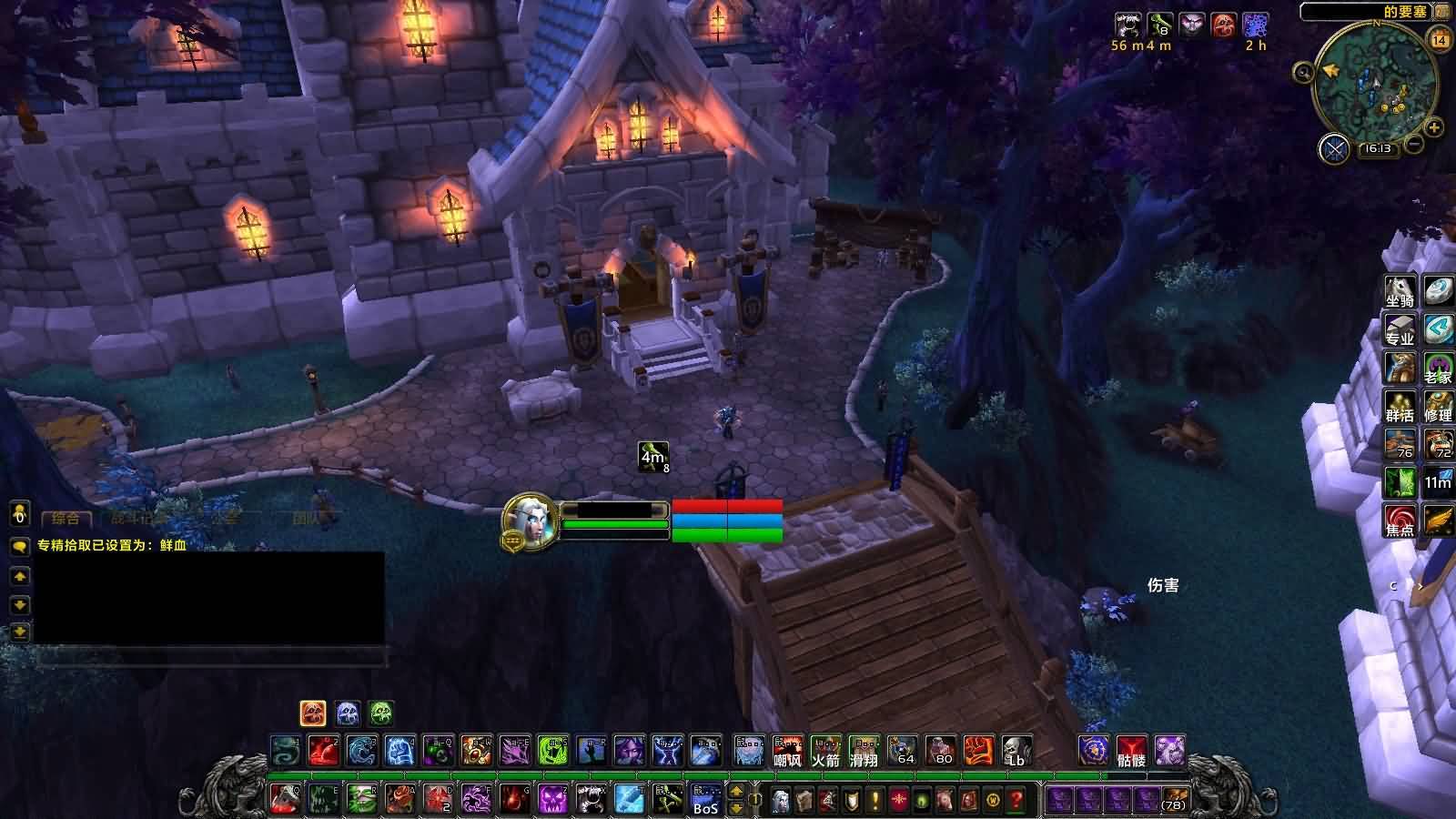
Task: Use the 坐骑 mount button
Action: click(x=1400, y=291)
